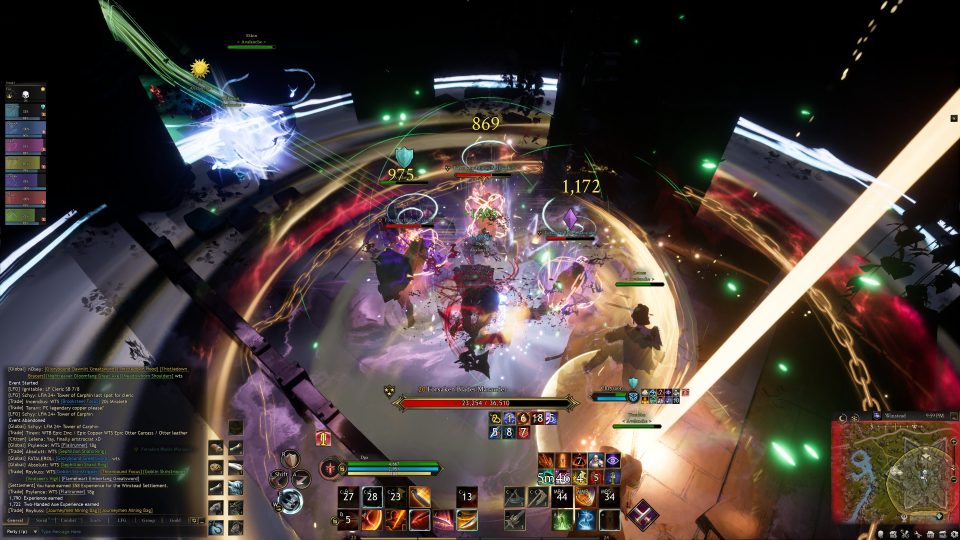Select the hotbar slot with cooldown 28
The image size is (960, 540).
371,496
